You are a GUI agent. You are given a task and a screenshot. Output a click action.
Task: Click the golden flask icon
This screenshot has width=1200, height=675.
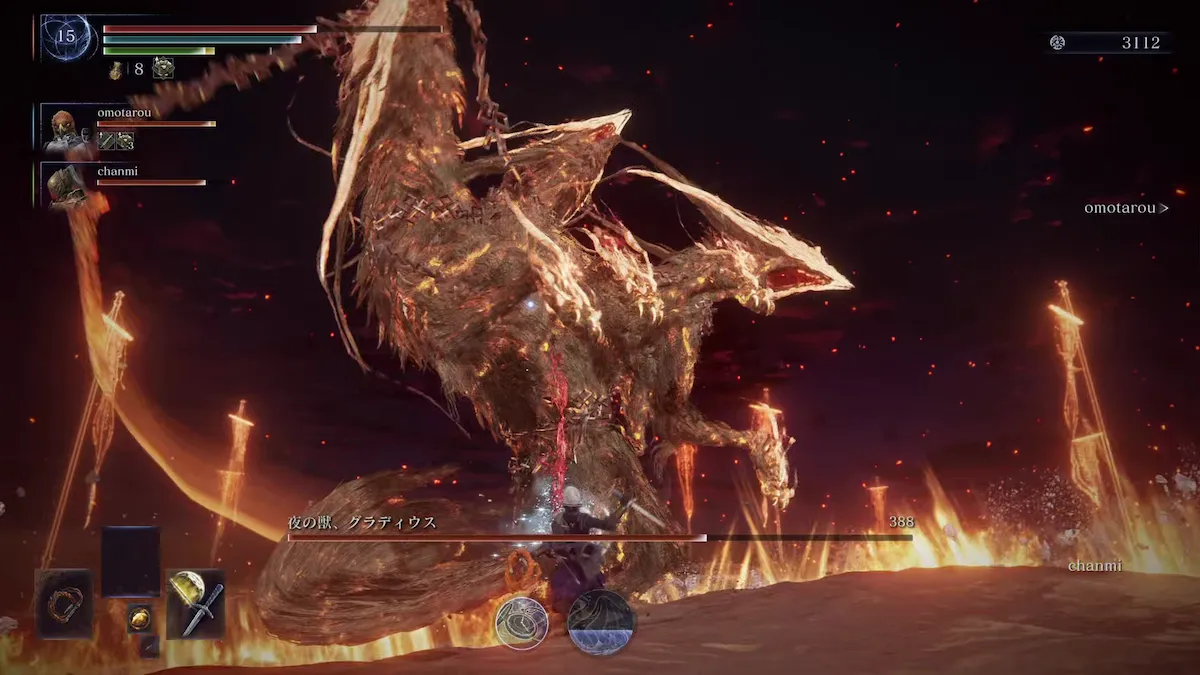coord(117,69)
